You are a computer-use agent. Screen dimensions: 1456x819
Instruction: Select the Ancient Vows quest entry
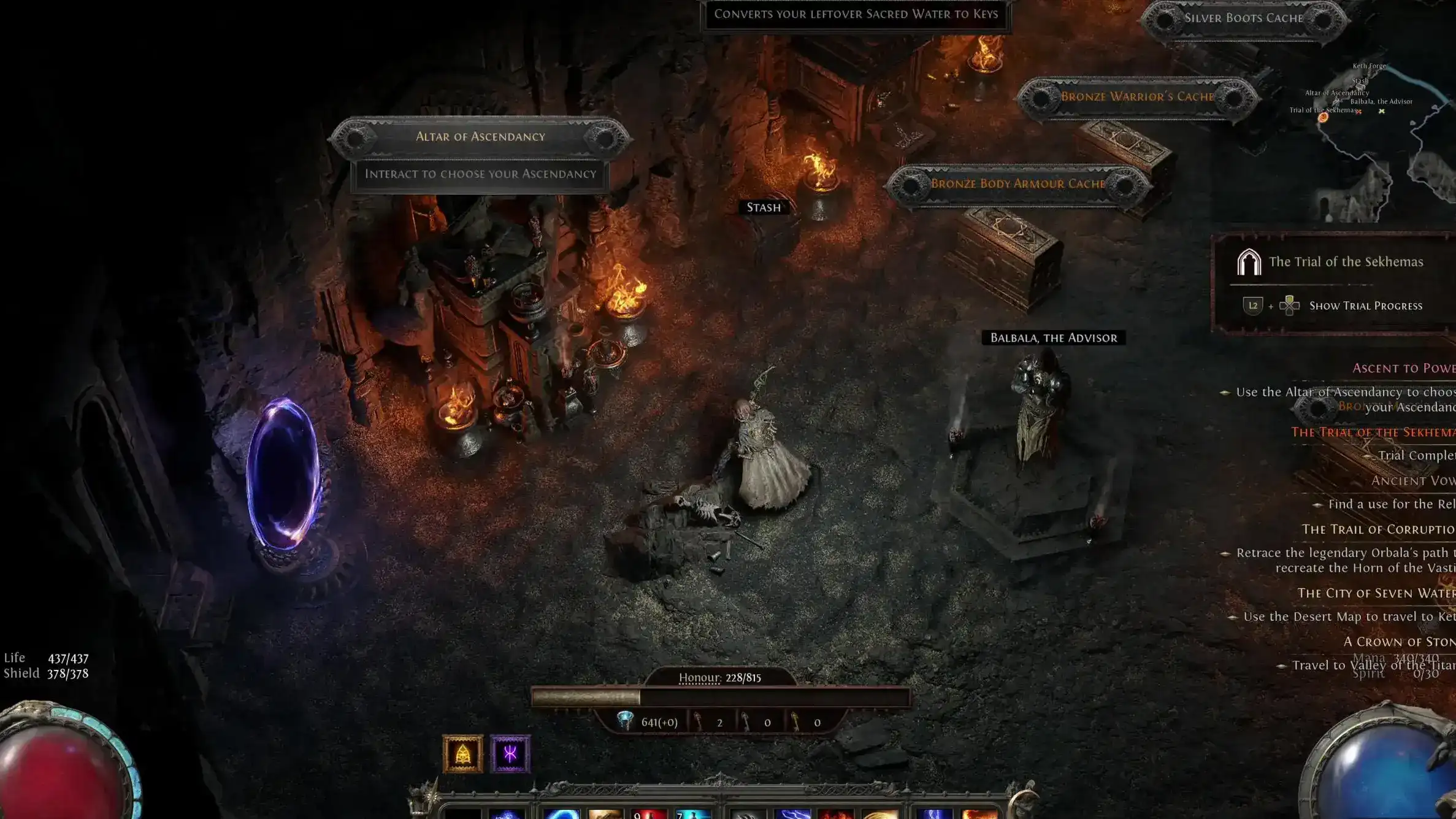[1412, 481]
